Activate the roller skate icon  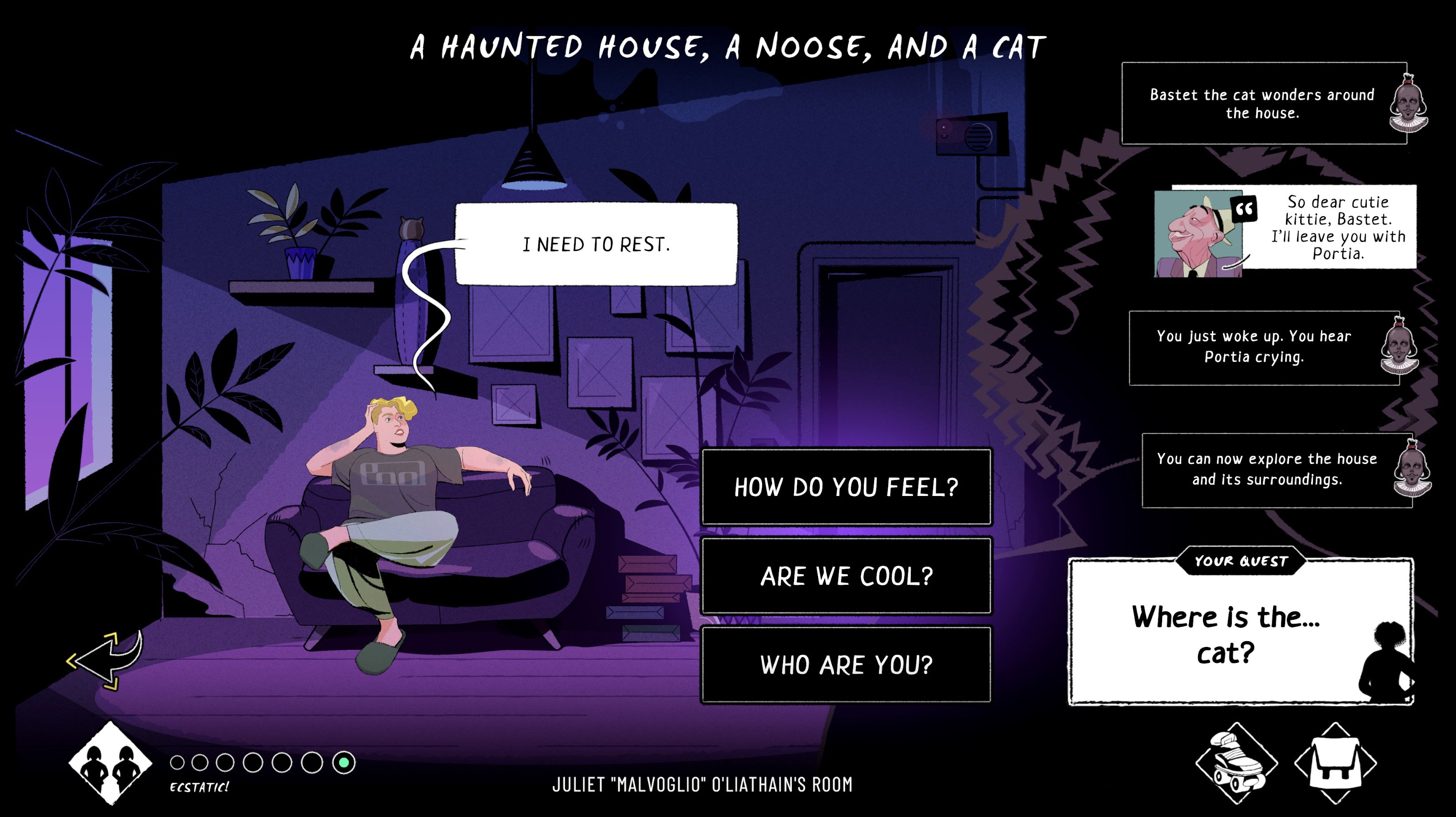[1237, 763]
